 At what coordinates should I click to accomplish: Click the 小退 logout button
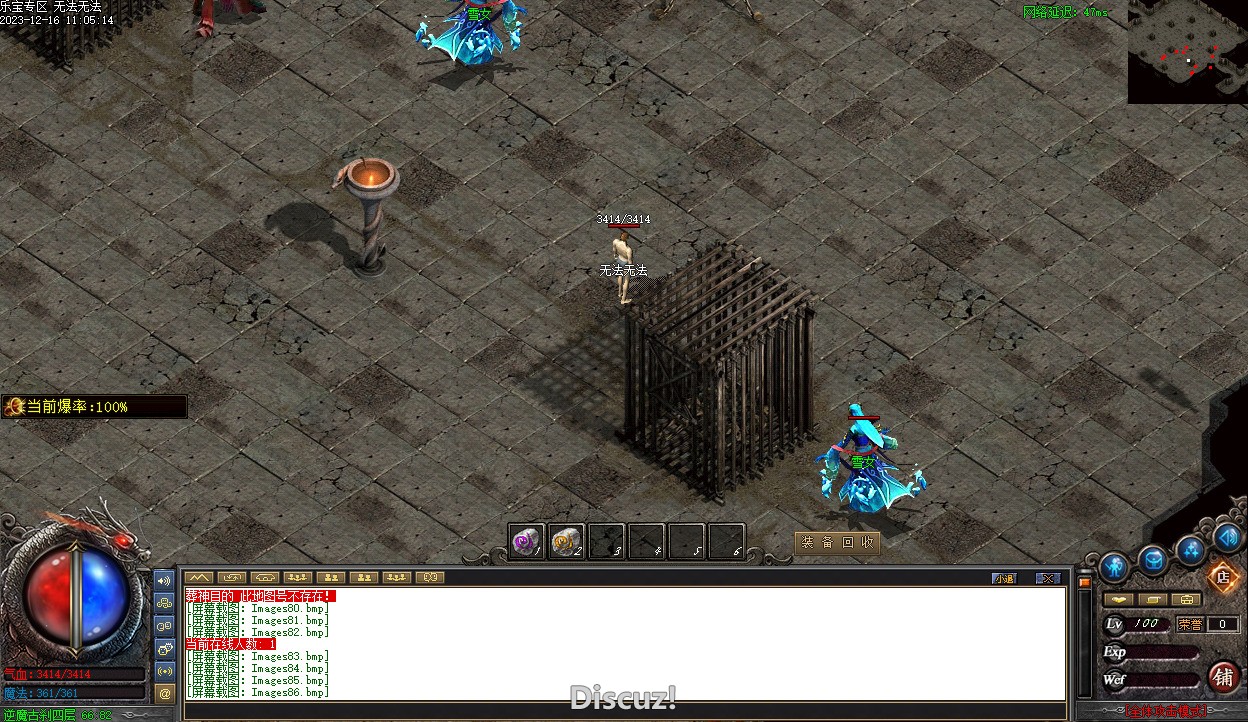click(1004, 578)
